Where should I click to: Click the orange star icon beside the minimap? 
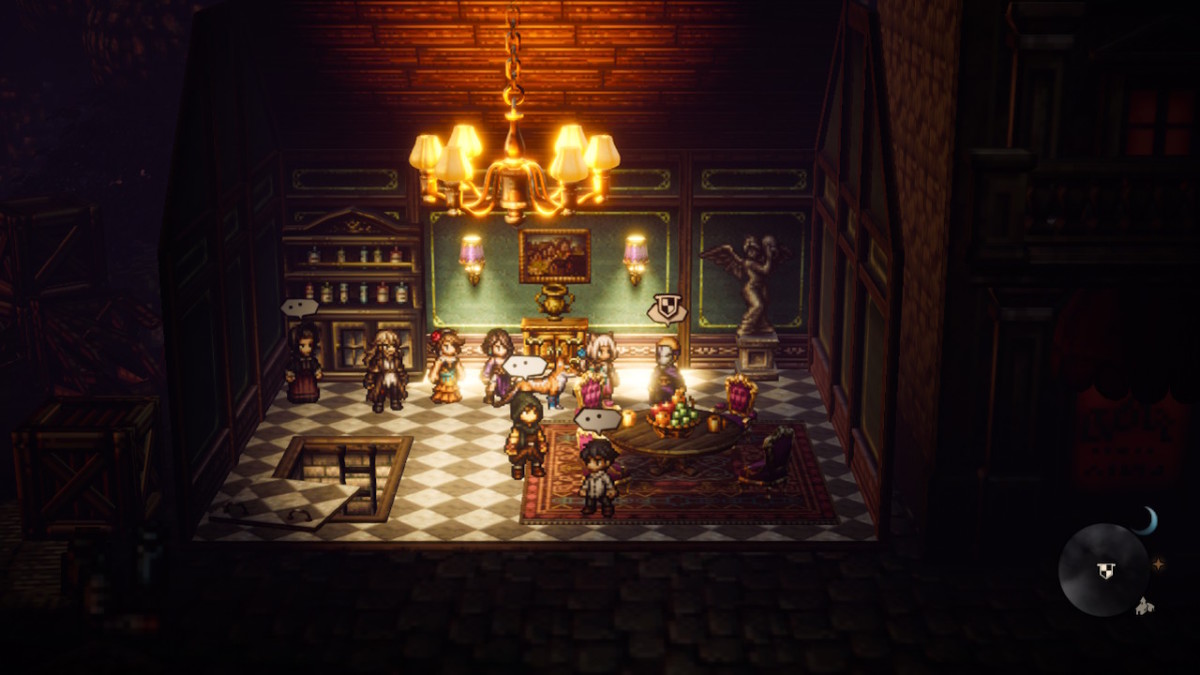[x=1159, y=564]
